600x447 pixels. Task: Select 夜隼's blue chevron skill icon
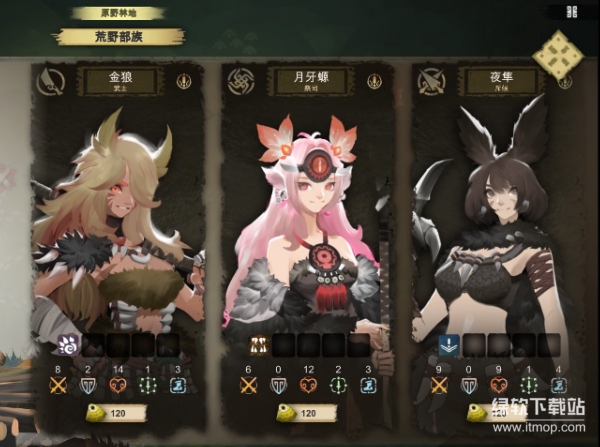point(447,347)
